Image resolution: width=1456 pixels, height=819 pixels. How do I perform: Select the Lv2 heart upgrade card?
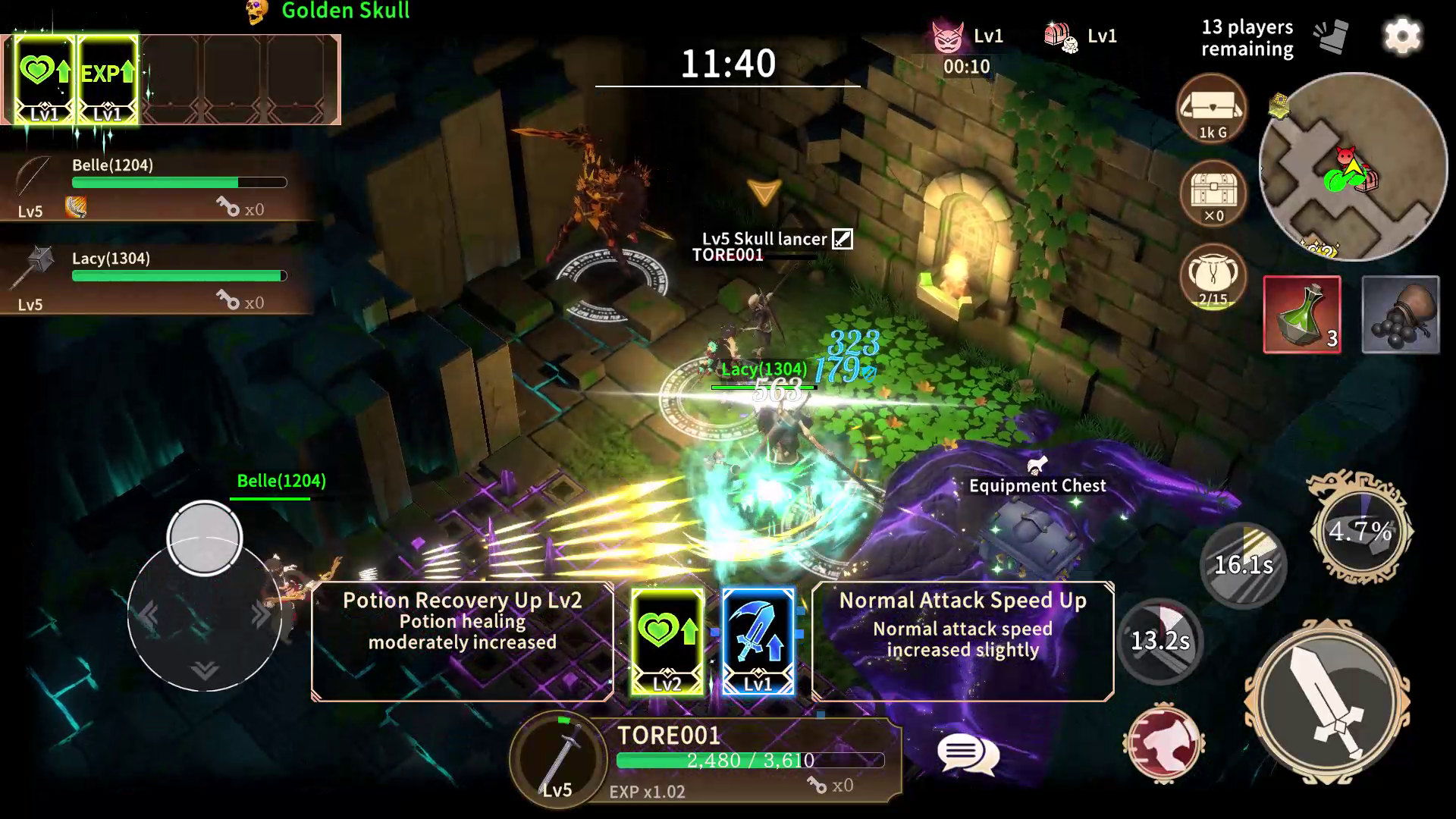pyautogui.click(x=667, y=641)
